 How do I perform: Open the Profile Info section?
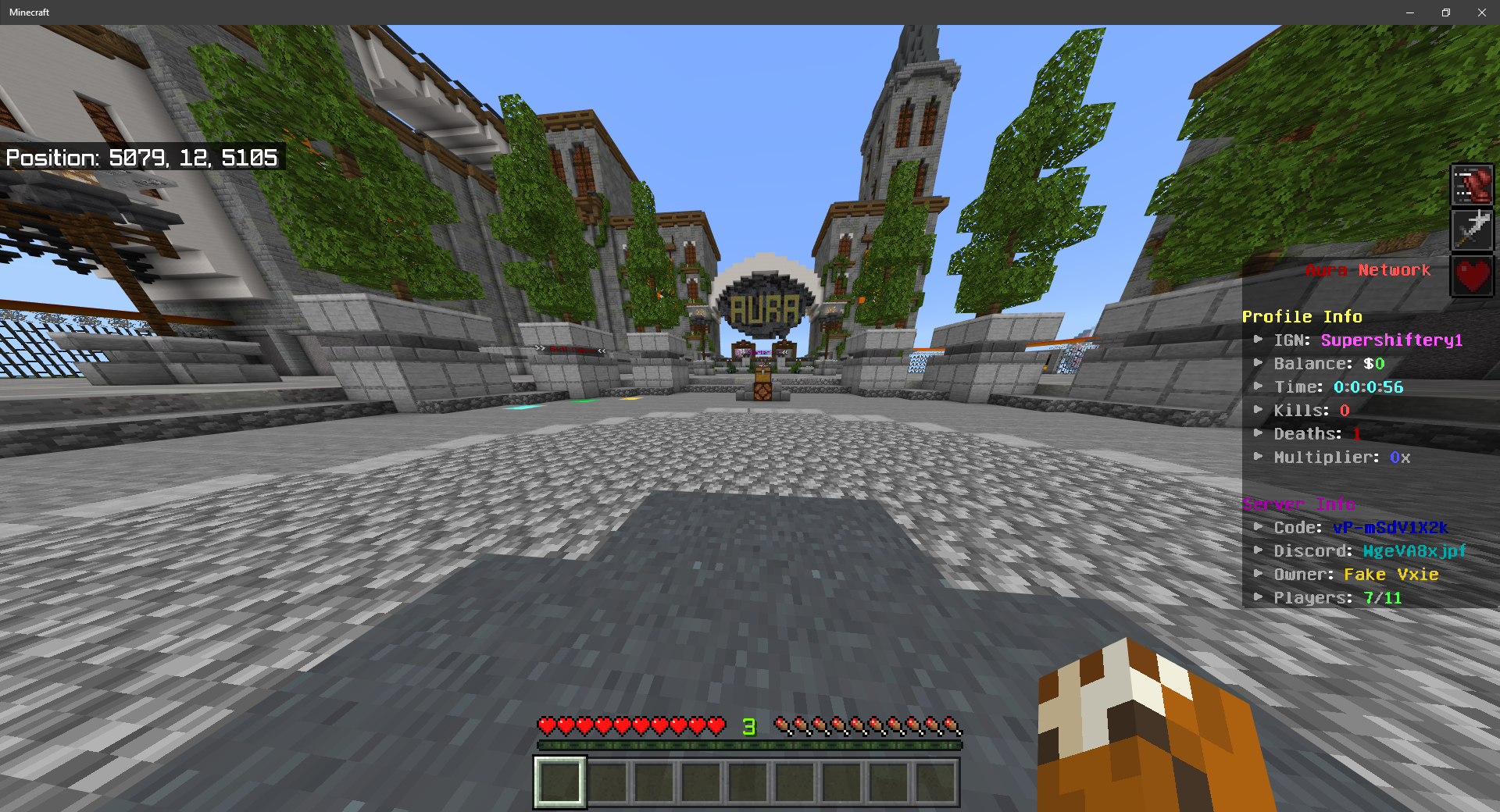click(1302, 316)
